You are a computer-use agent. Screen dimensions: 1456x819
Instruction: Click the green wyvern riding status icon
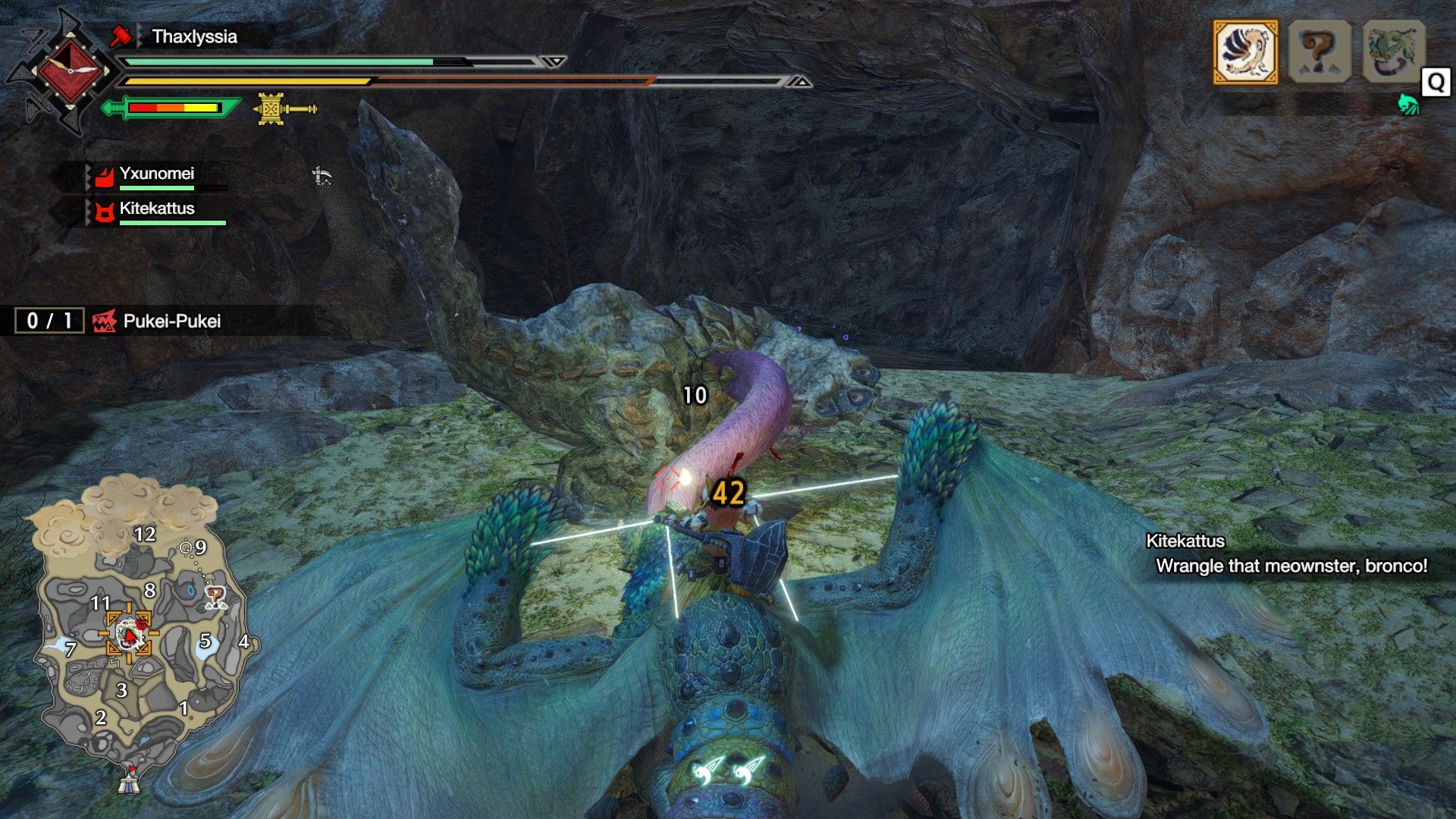[x=1407, y=105]
